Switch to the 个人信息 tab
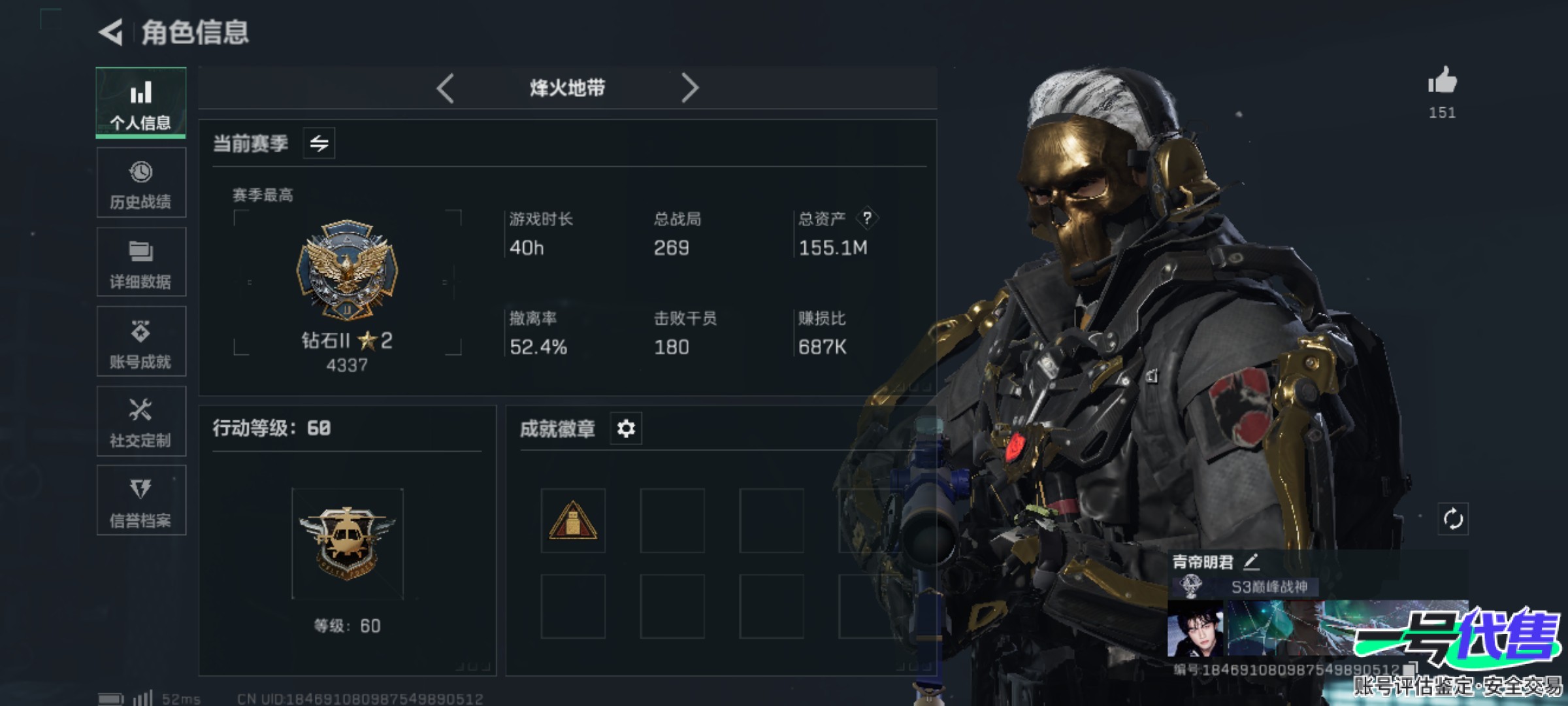This screenshot has width=1568, height=706. pos(140,103)
